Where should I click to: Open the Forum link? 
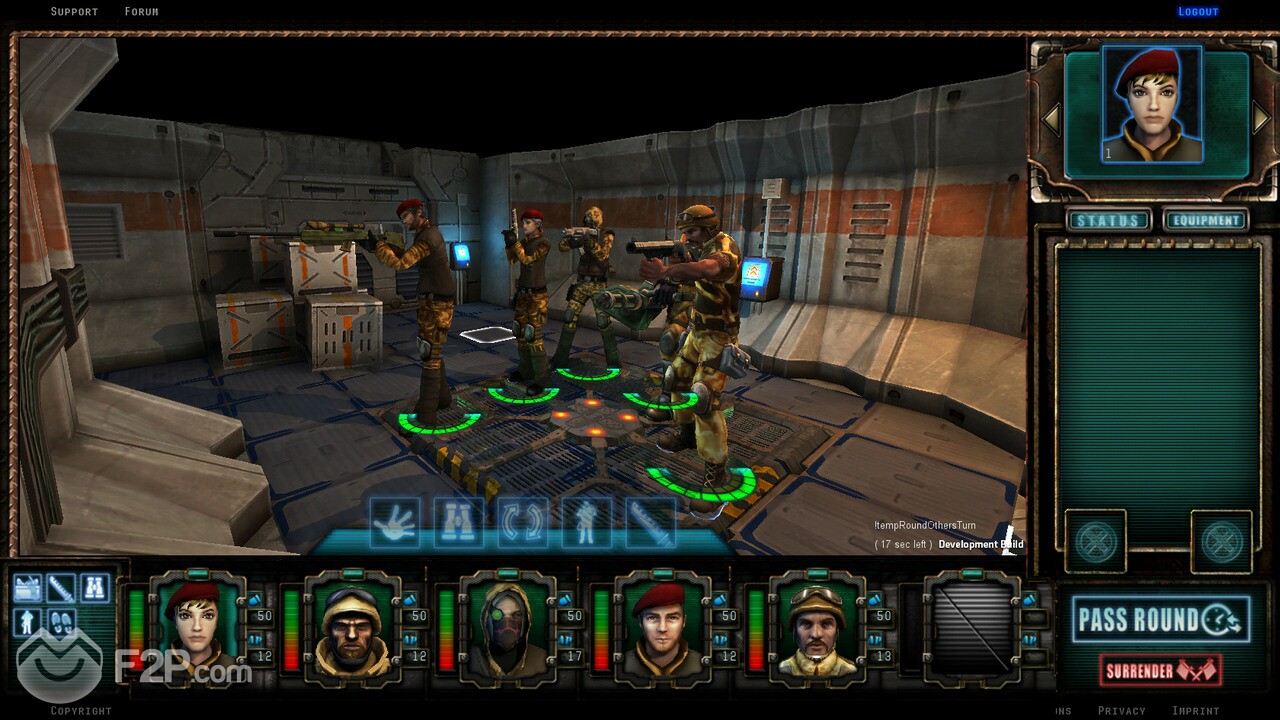(141, 12)
